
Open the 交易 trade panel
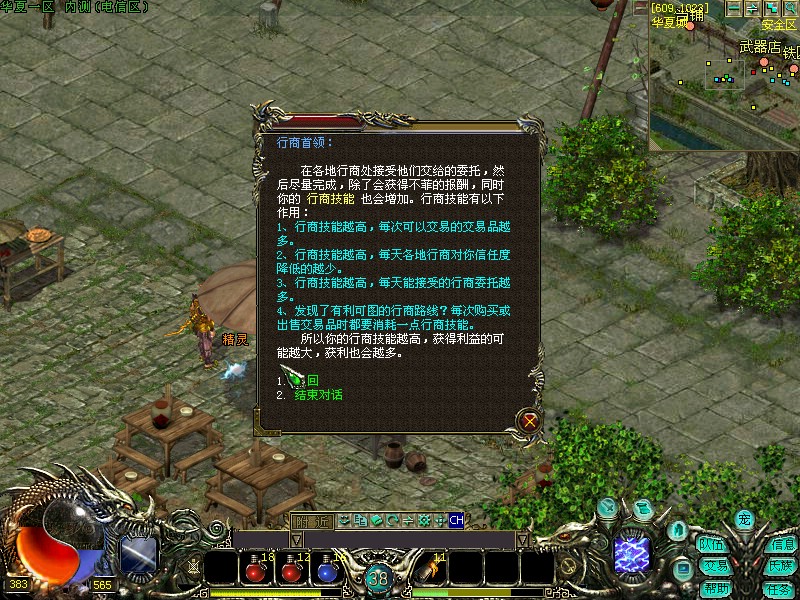714,566
